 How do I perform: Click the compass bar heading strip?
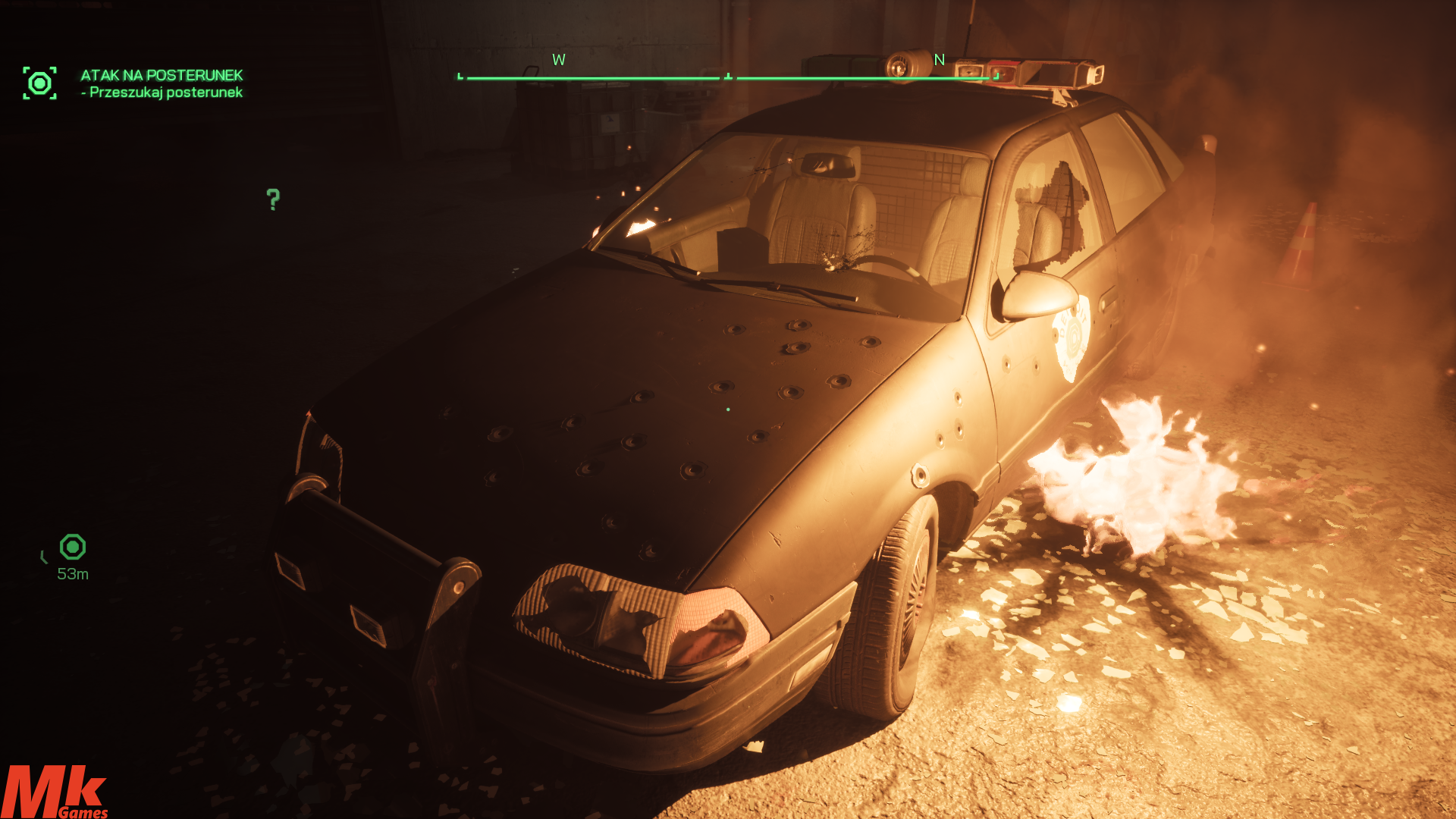728,77
